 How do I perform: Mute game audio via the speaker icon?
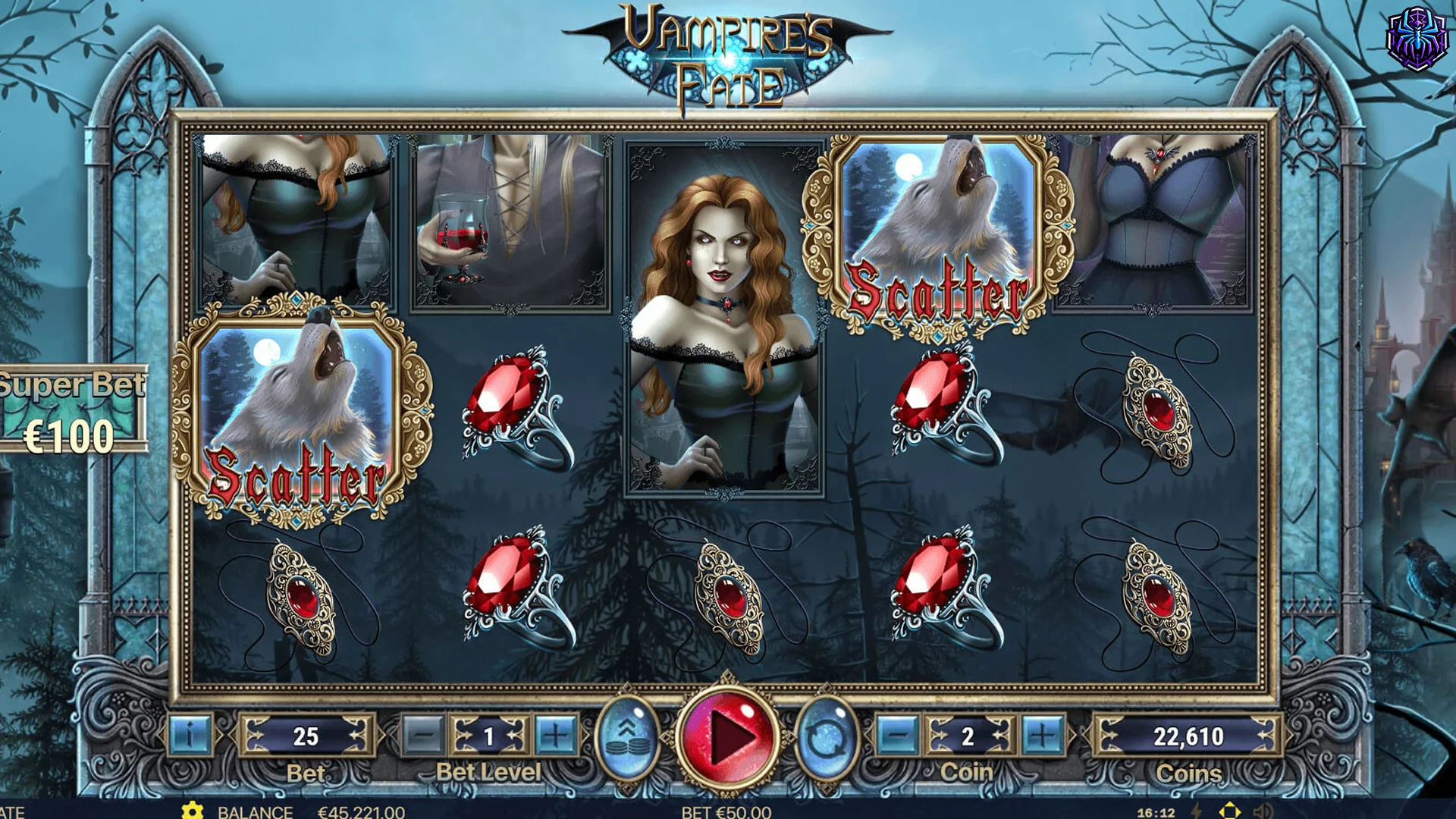pyautogui.click(x=1263, y=811)
